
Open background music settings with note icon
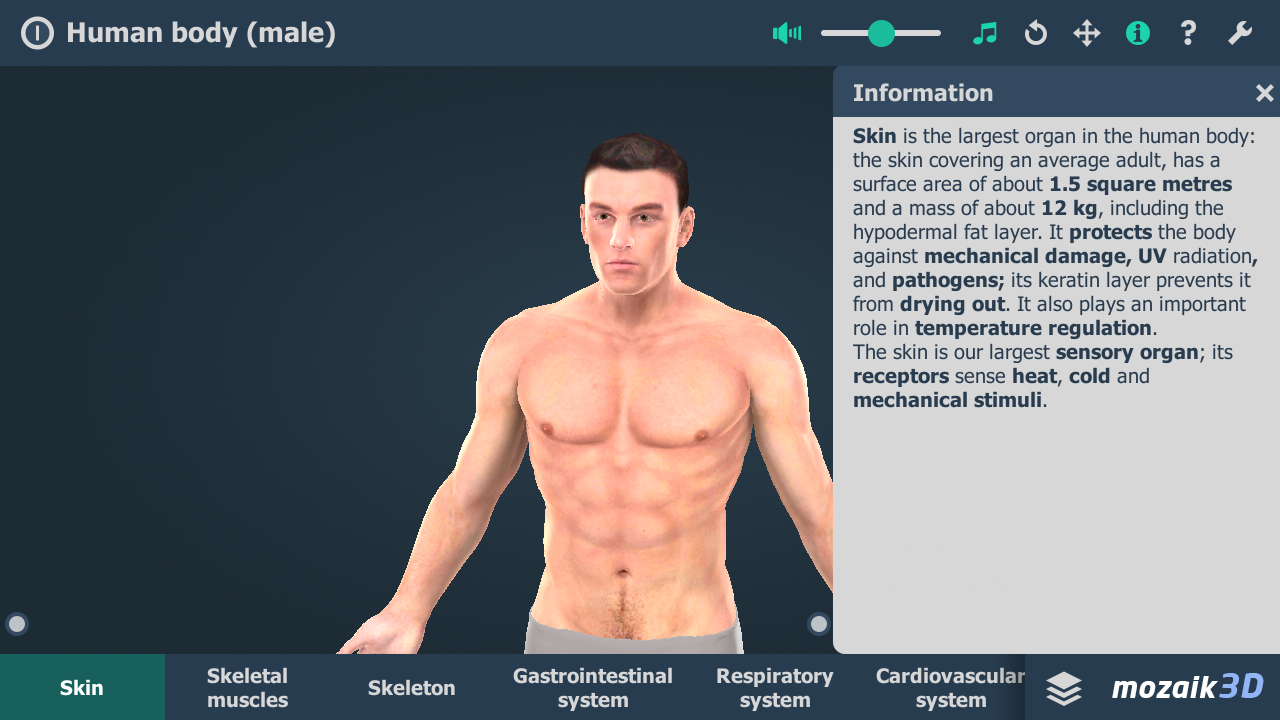coord(985,33)
